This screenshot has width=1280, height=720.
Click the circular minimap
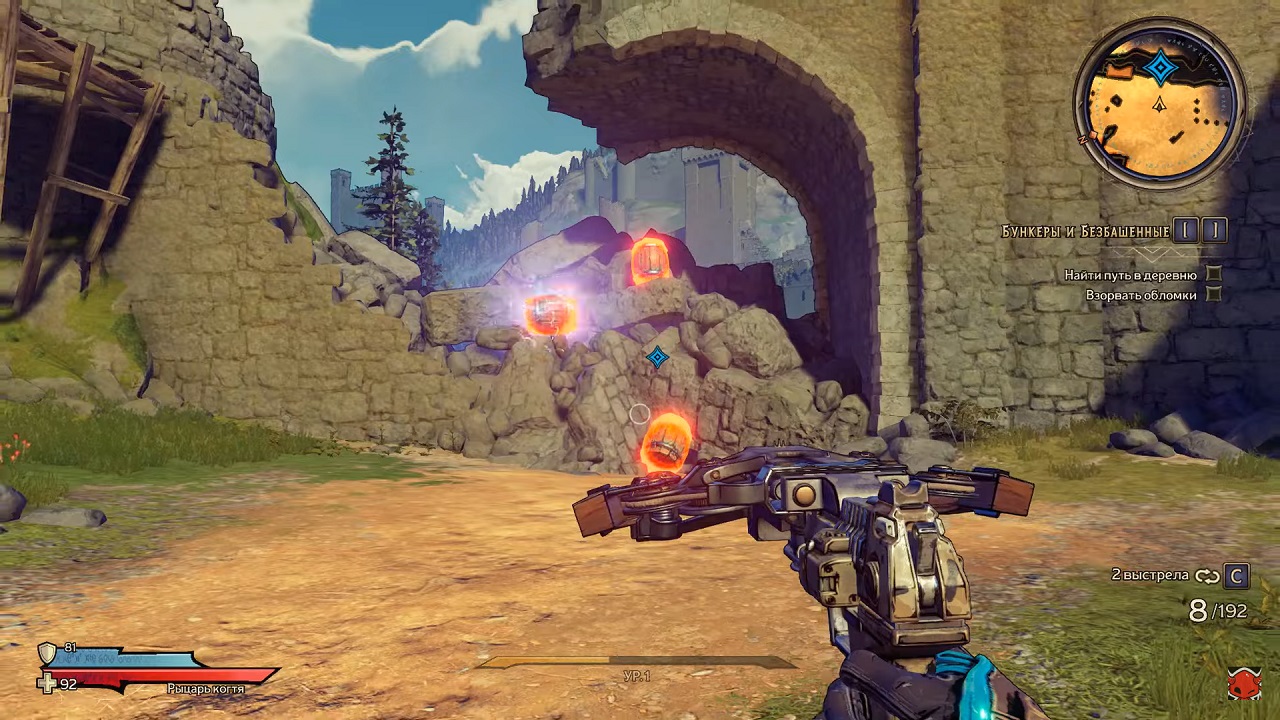1159,104
